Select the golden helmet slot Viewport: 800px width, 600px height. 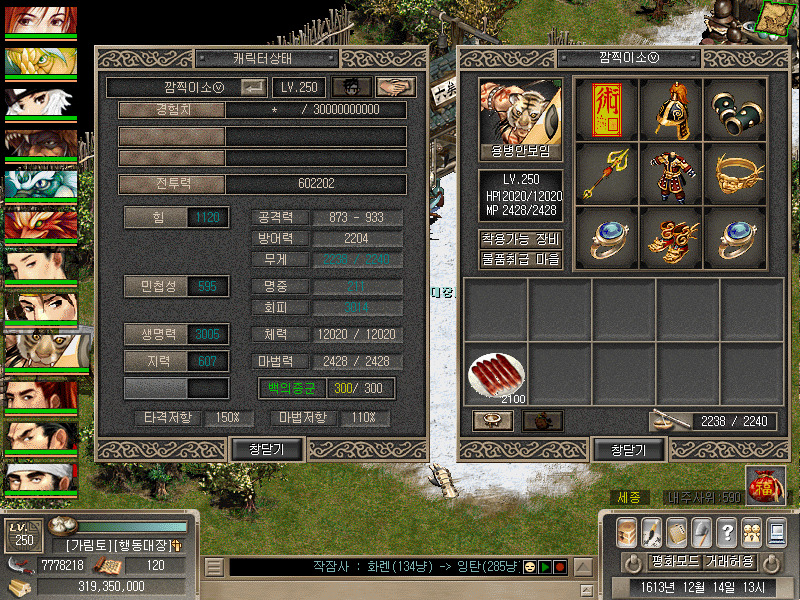pyautogui.click(x=670, y=111)
